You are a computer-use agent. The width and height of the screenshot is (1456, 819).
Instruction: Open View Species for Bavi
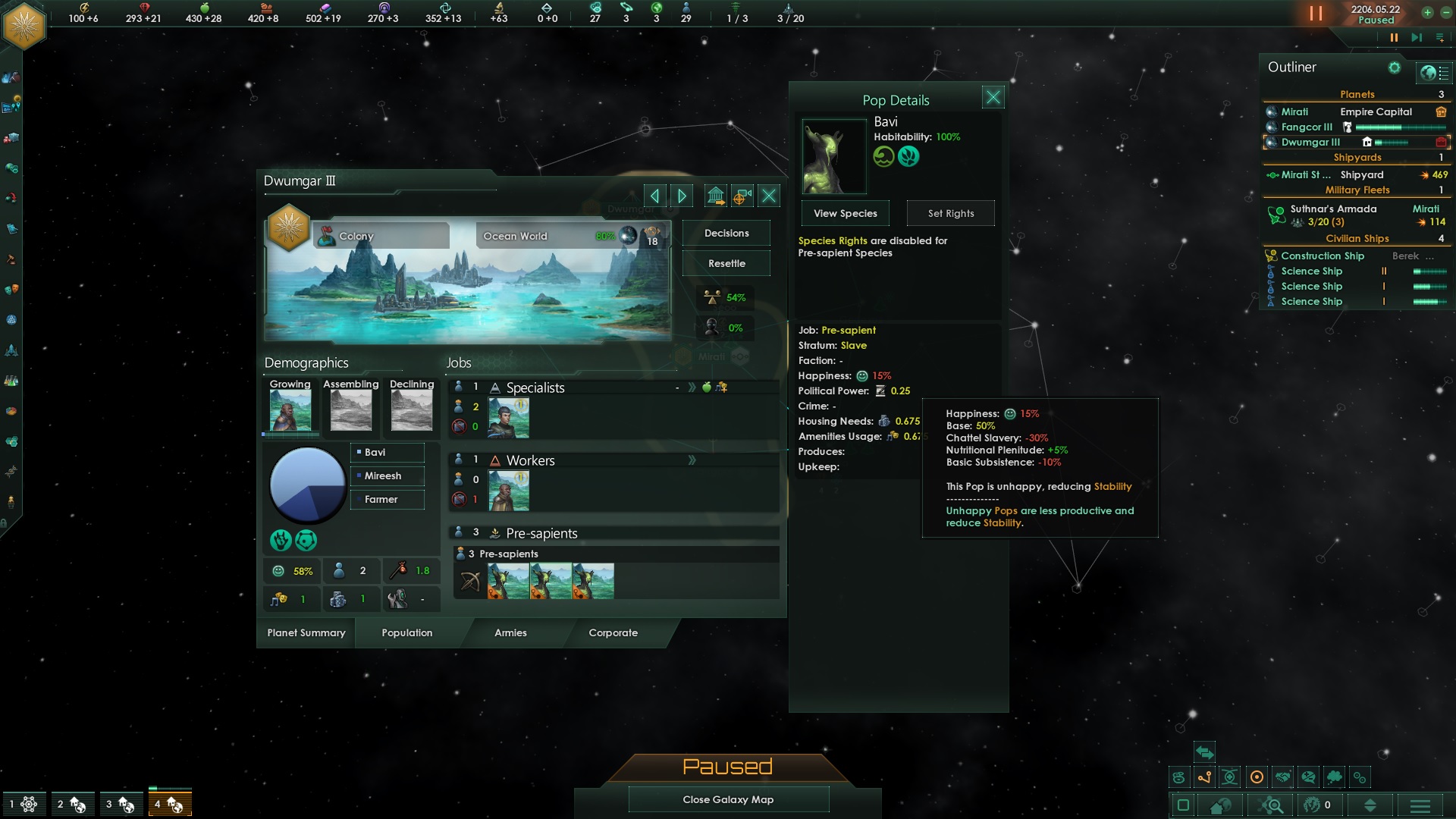click(845, 214)
